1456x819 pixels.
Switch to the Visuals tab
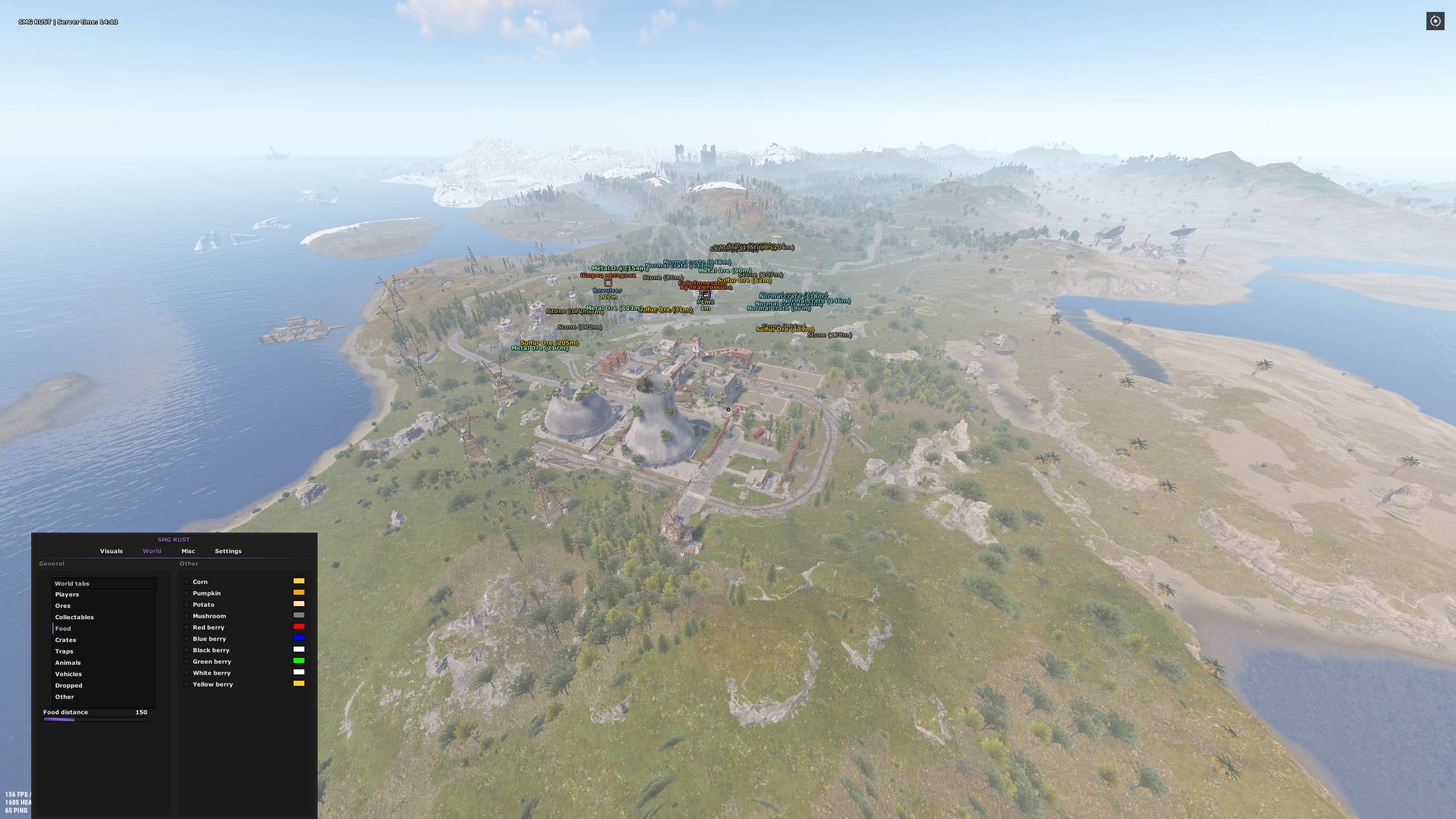pyautogui.click(x=111, y=551)
